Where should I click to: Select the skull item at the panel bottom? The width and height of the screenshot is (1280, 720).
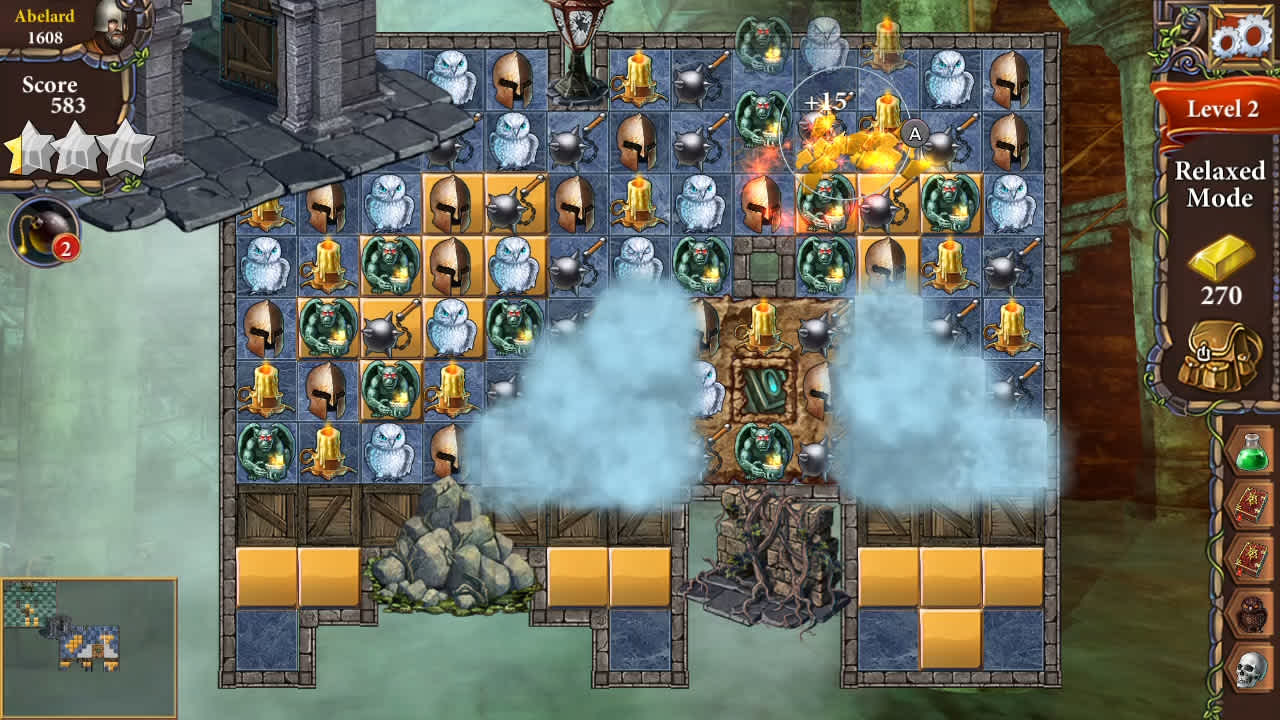(1248, 668)
